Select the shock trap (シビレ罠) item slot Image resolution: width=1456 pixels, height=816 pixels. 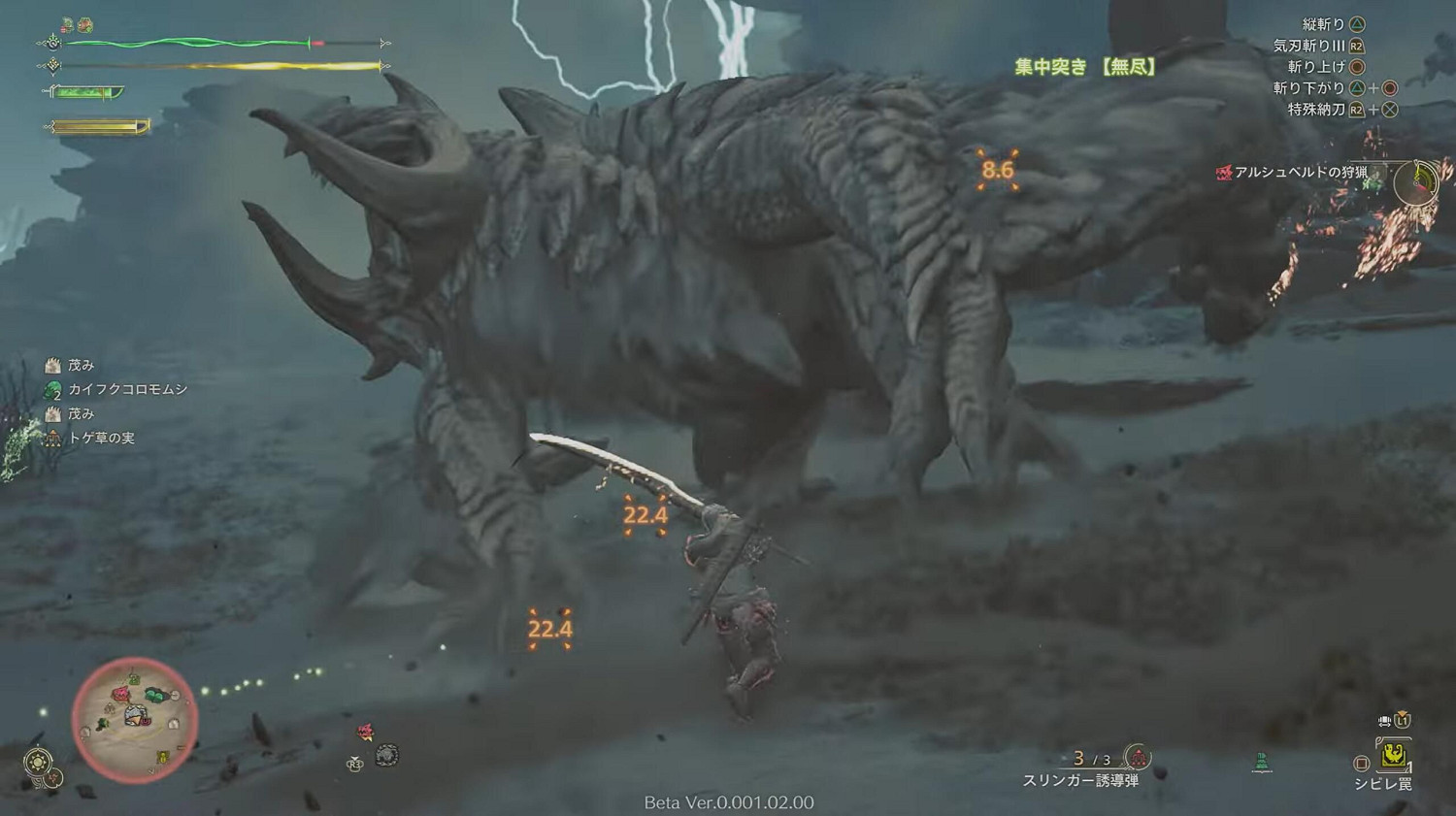1395,755
